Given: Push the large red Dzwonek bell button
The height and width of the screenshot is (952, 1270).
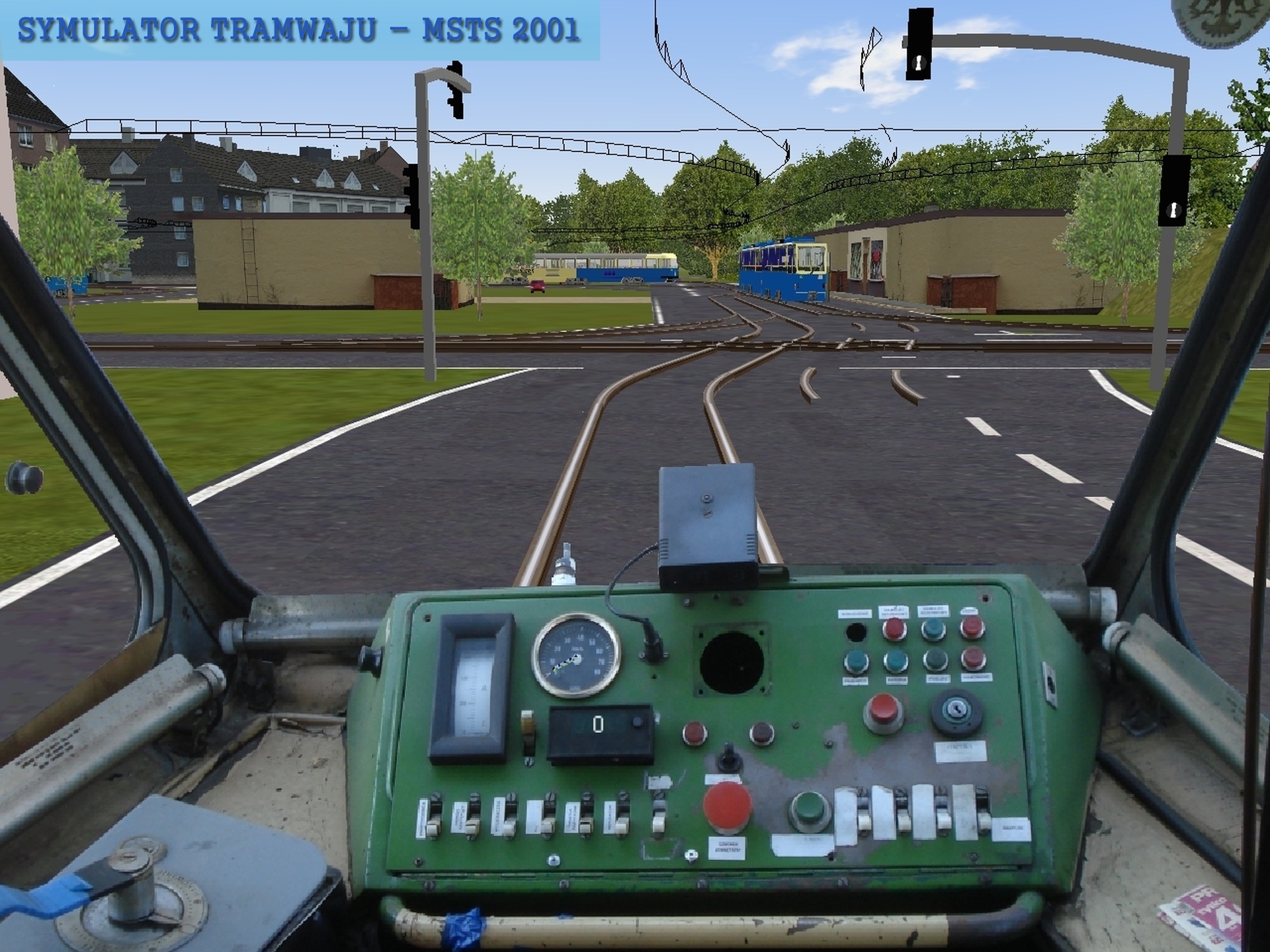Looking at the screenshot, I should click(726, 806).
